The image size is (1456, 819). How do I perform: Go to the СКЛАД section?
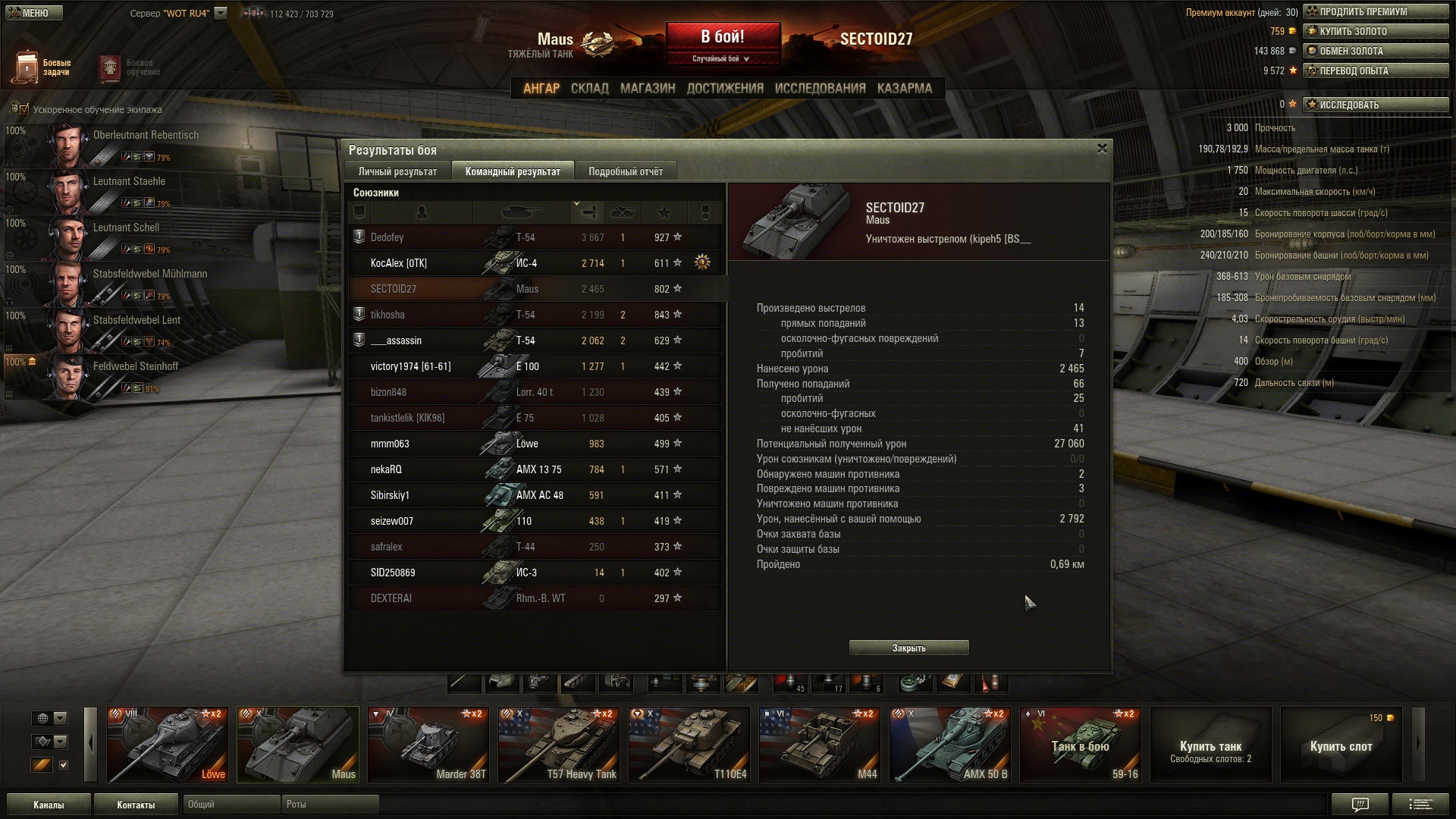pos(589,88)
